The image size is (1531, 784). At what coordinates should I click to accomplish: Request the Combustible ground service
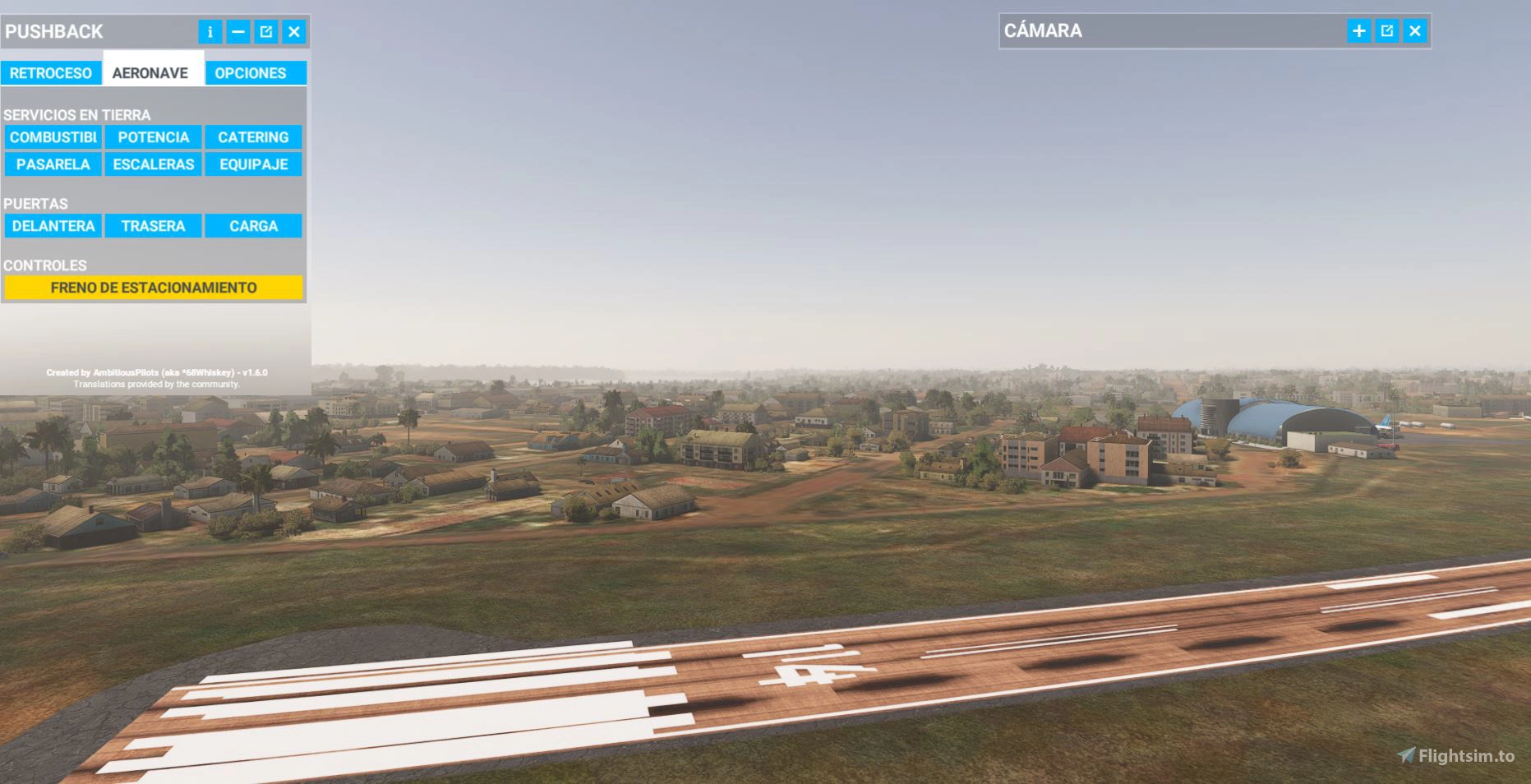click(53, 137)
